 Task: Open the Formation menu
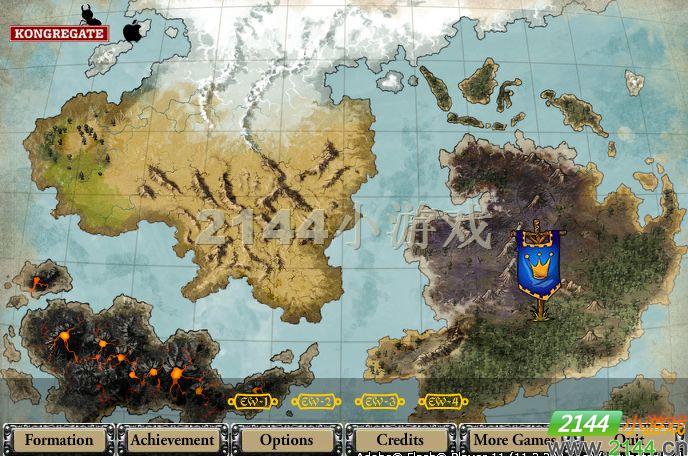58,439
